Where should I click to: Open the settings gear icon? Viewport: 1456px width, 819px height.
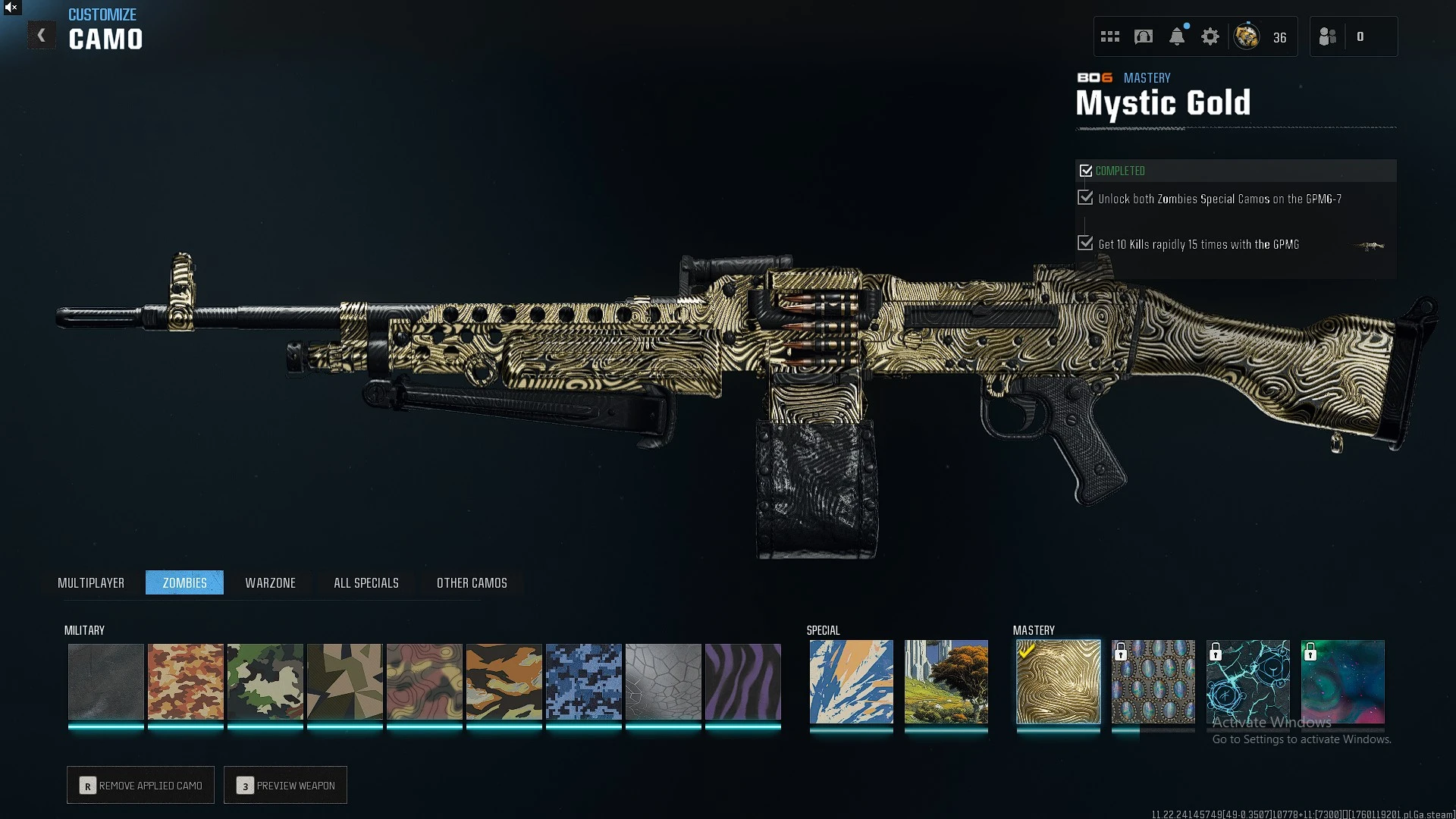[1210, 36]
